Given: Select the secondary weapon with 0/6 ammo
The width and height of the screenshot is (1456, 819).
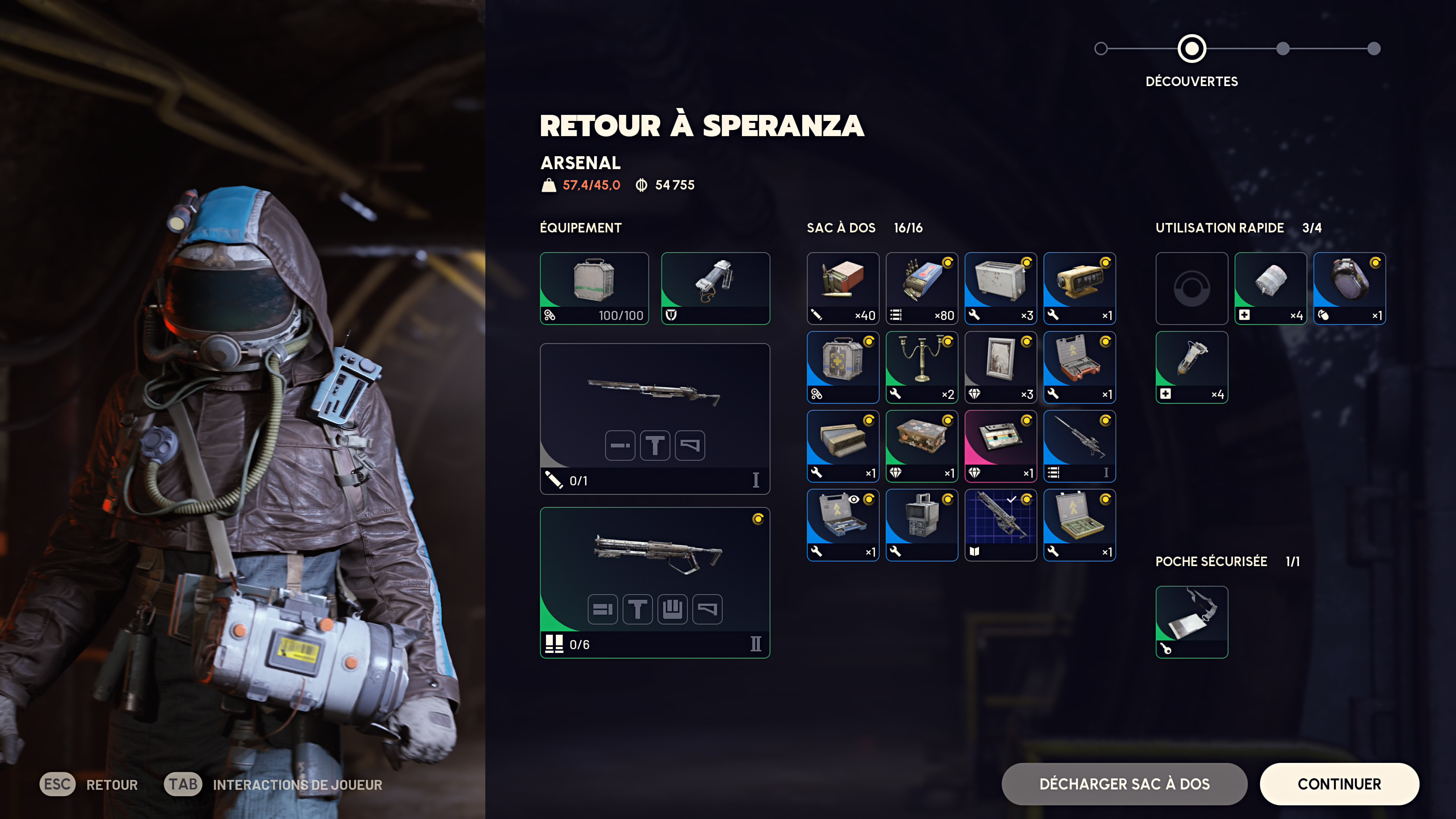Looking at the screenshot, I should [654, 582].
